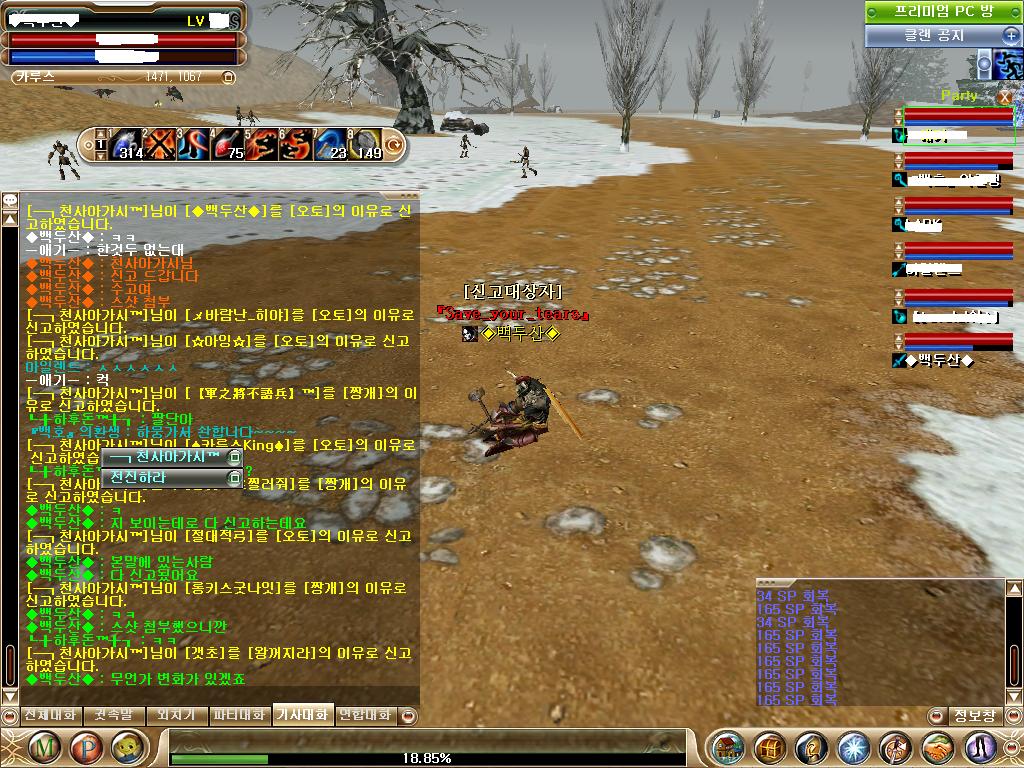This screenshot has height=768, width=1024.
Task: Close the Party panel
Action: pos(1005,96)
